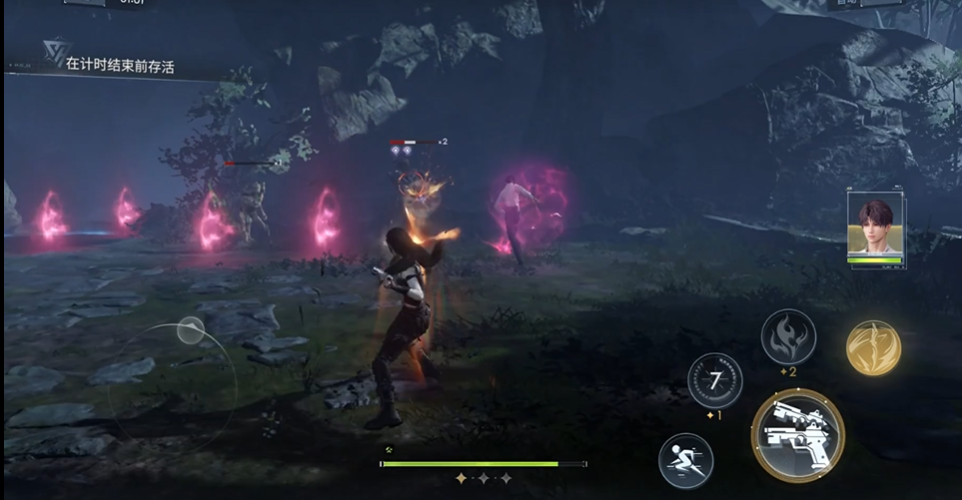Tap the virtual joystick knob
This screenshot has height=500, width=962.
(x=190, y=329)
